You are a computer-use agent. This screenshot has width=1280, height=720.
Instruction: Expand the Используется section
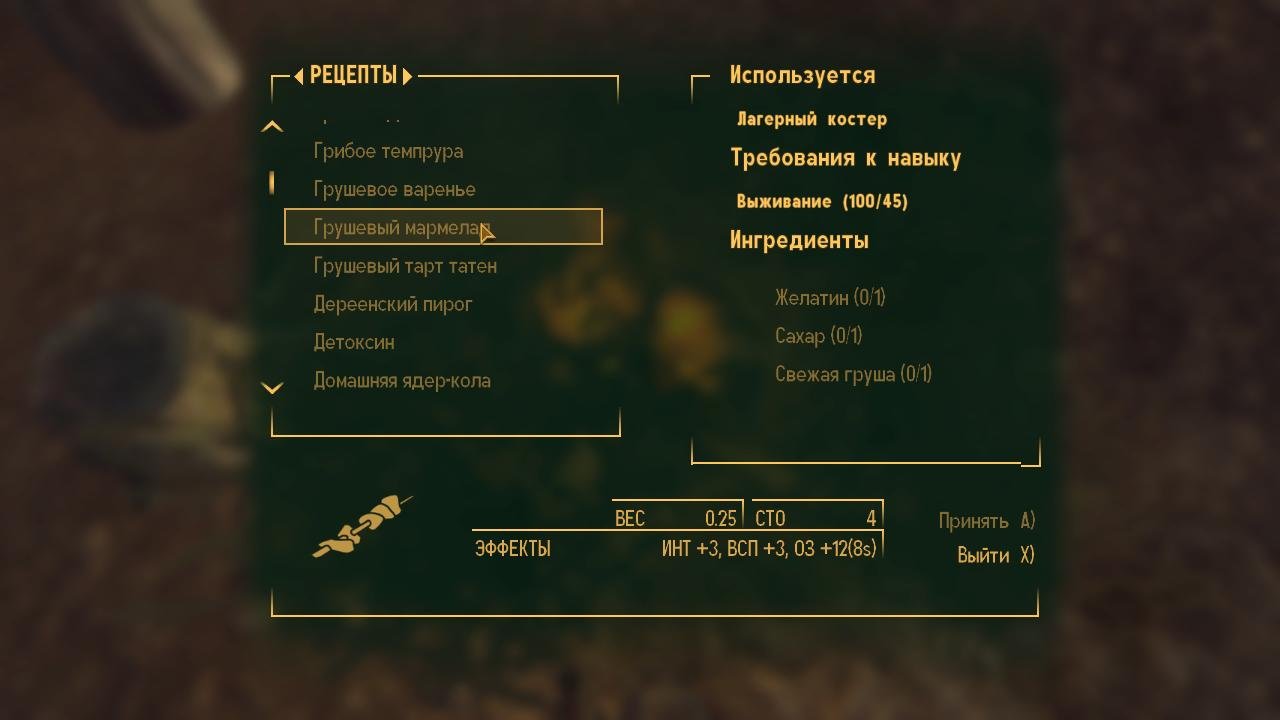801,75
